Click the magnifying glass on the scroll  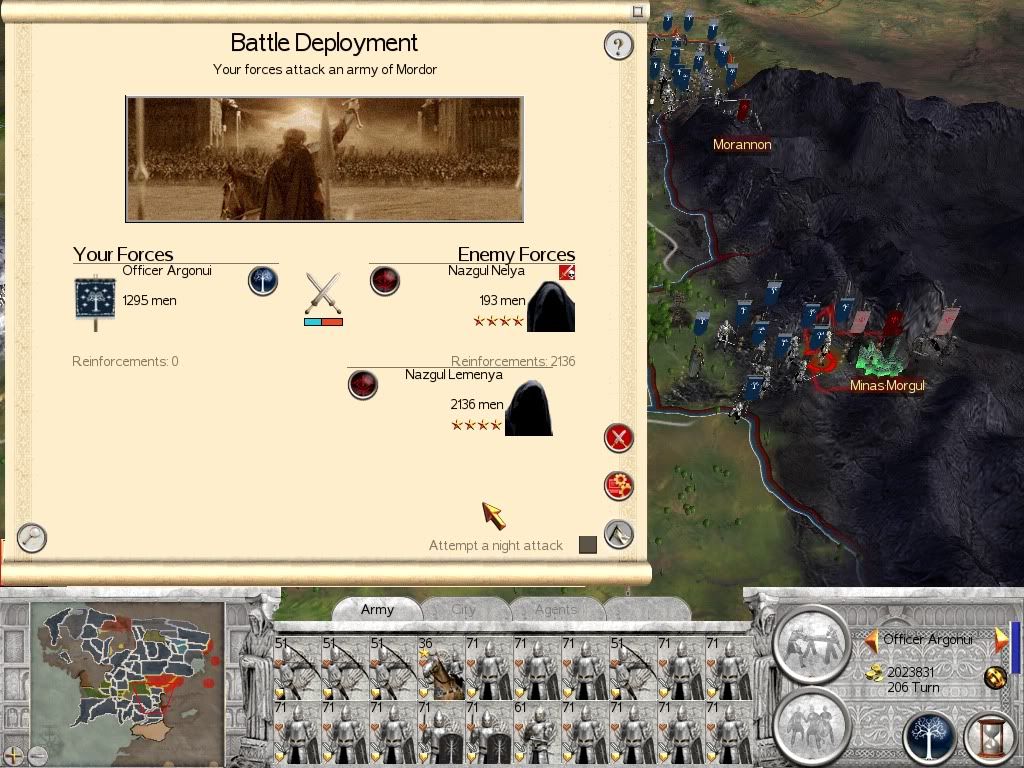point(32,538)
